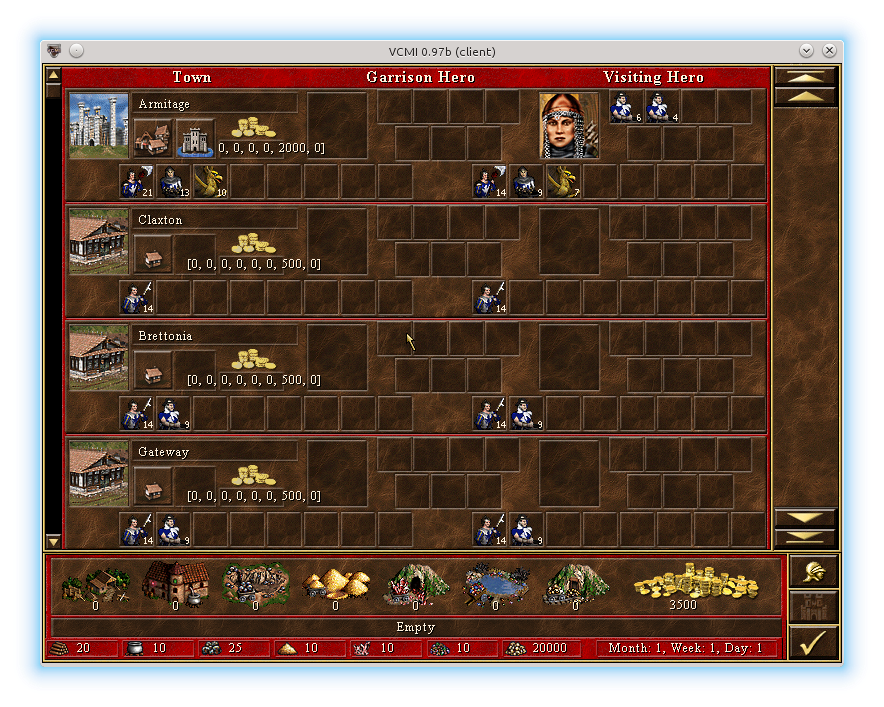Screen dimensions: 884x707
Task: Choose the Brettonia town portrait
Action: 98,358
